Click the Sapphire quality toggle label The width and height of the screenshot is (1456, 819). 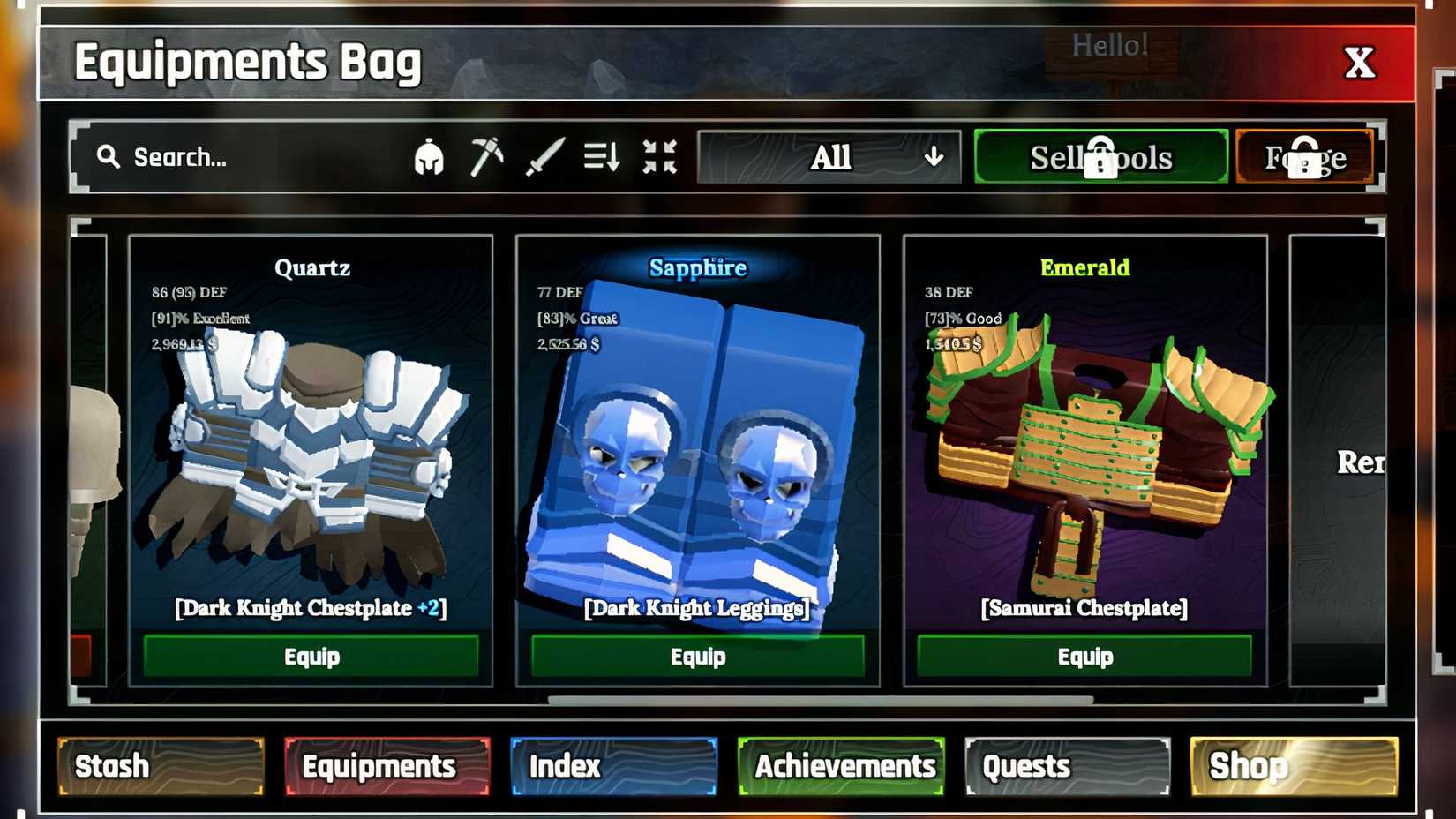[x=698, y=267]
